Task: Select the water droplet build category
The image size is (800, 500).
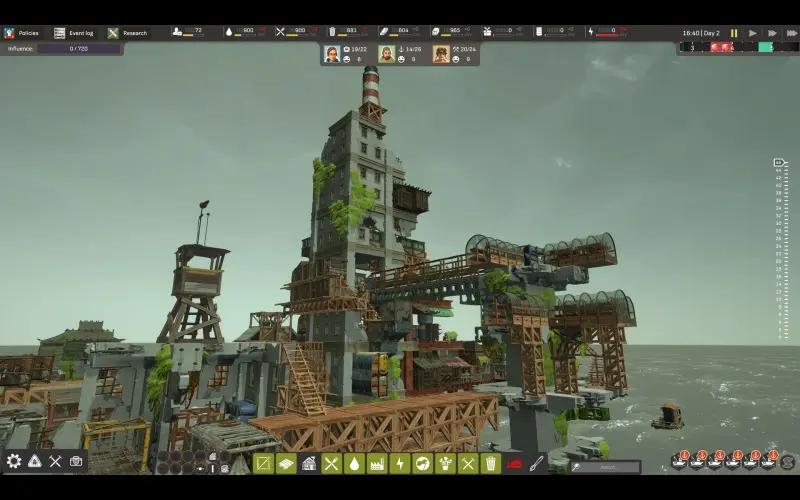Action: click(x=354, y=463)
